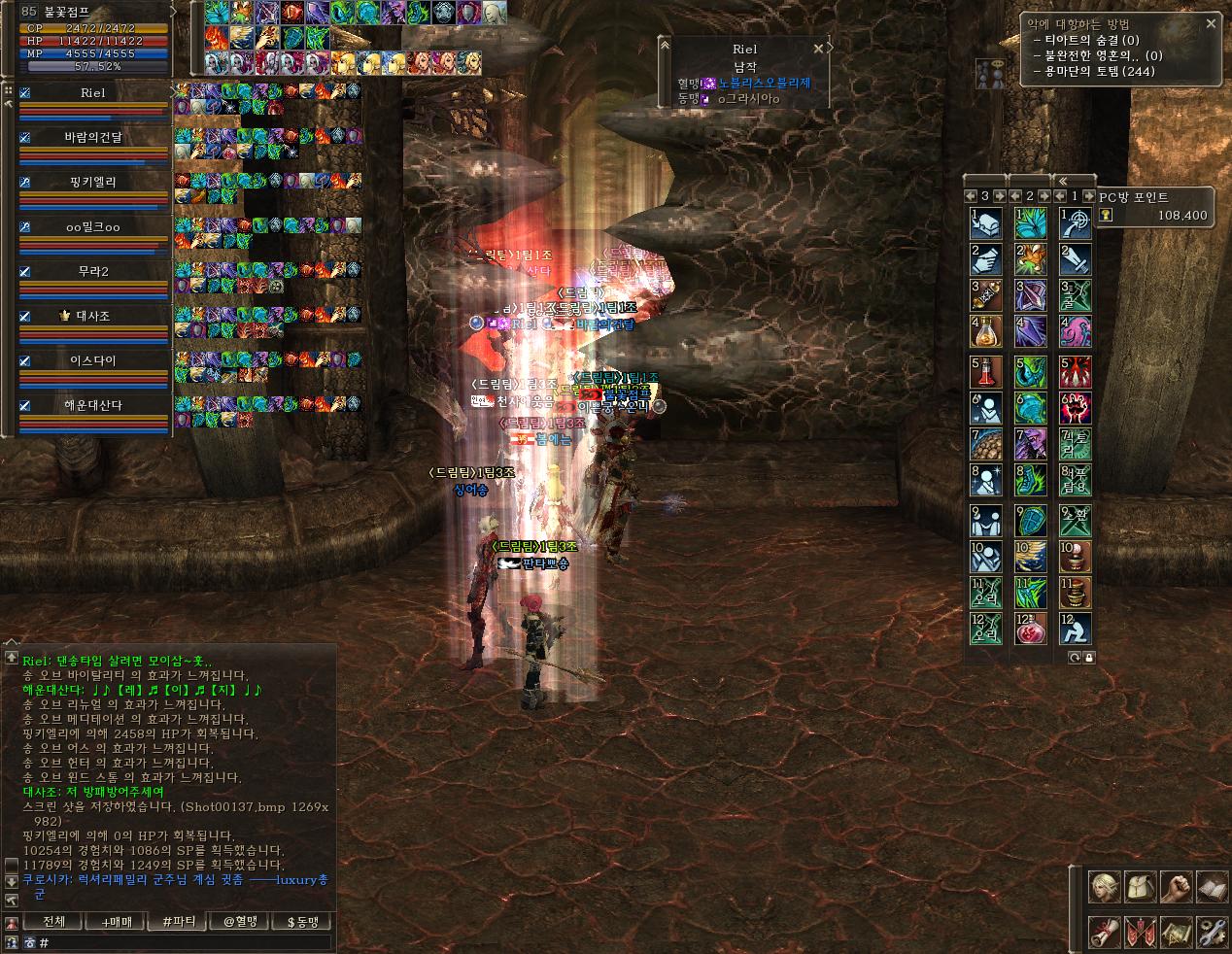Select party member 대사조
The width and height of the screenshot is (1232, 954).
pos(93,316)
